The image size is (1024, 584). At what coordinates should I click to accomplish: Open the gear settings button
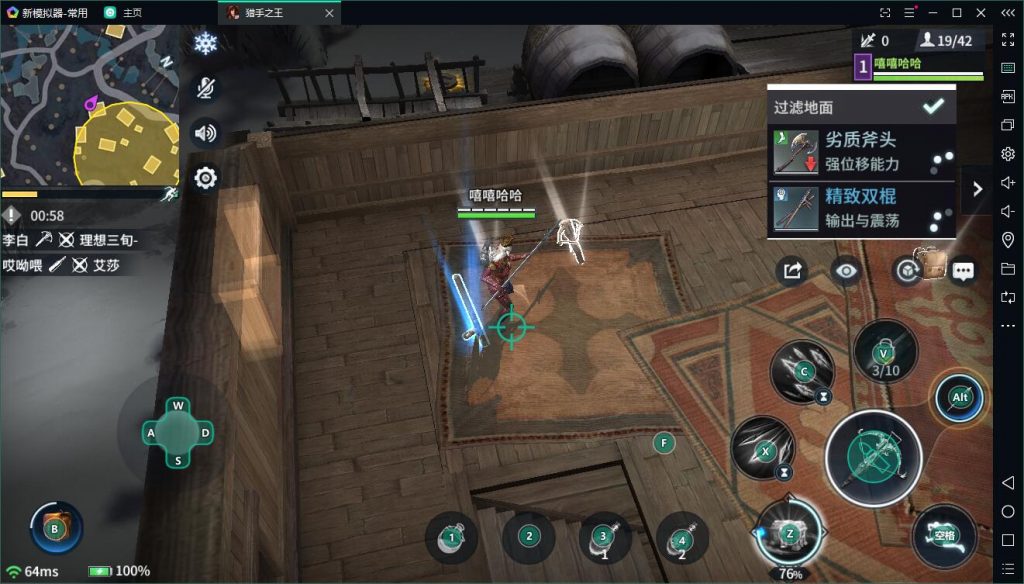click(x=205, y=178)
